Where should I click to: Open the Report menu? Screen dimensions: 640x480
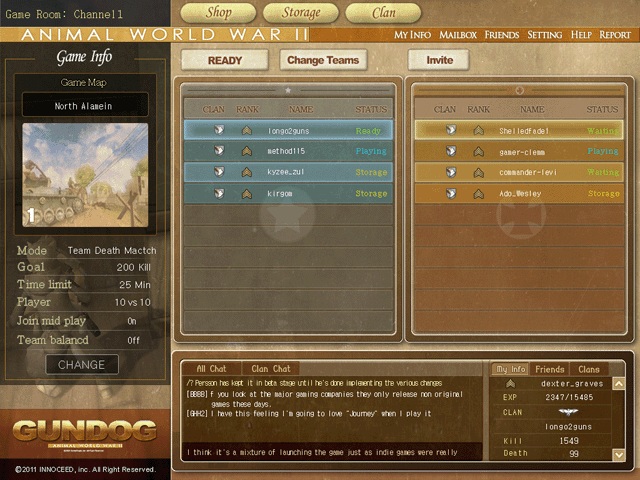point(615,35)
